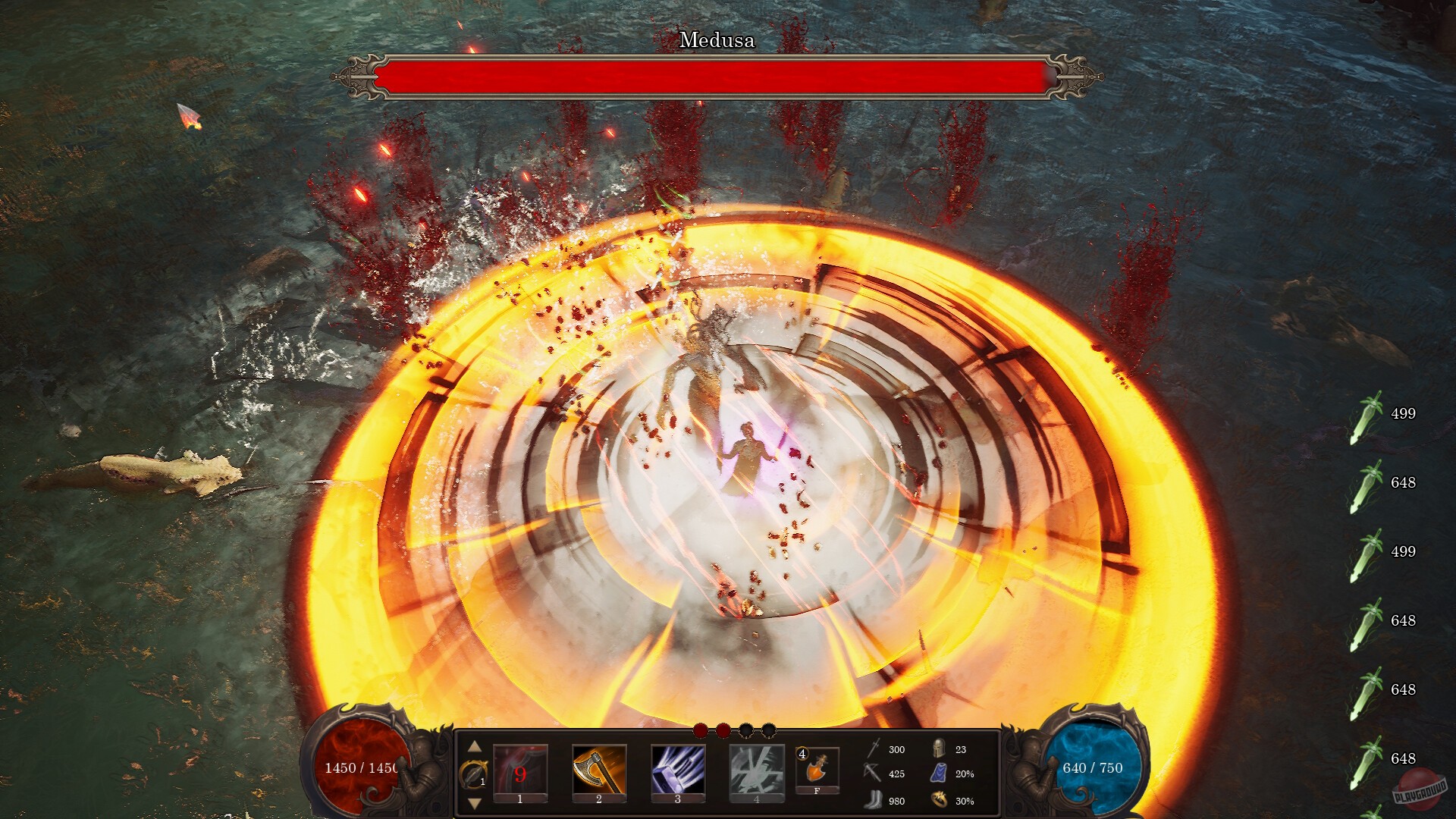Click the Medusa boss health bar
The width and height of the screenshot is (1456, 819).
(x=717, y=76)
